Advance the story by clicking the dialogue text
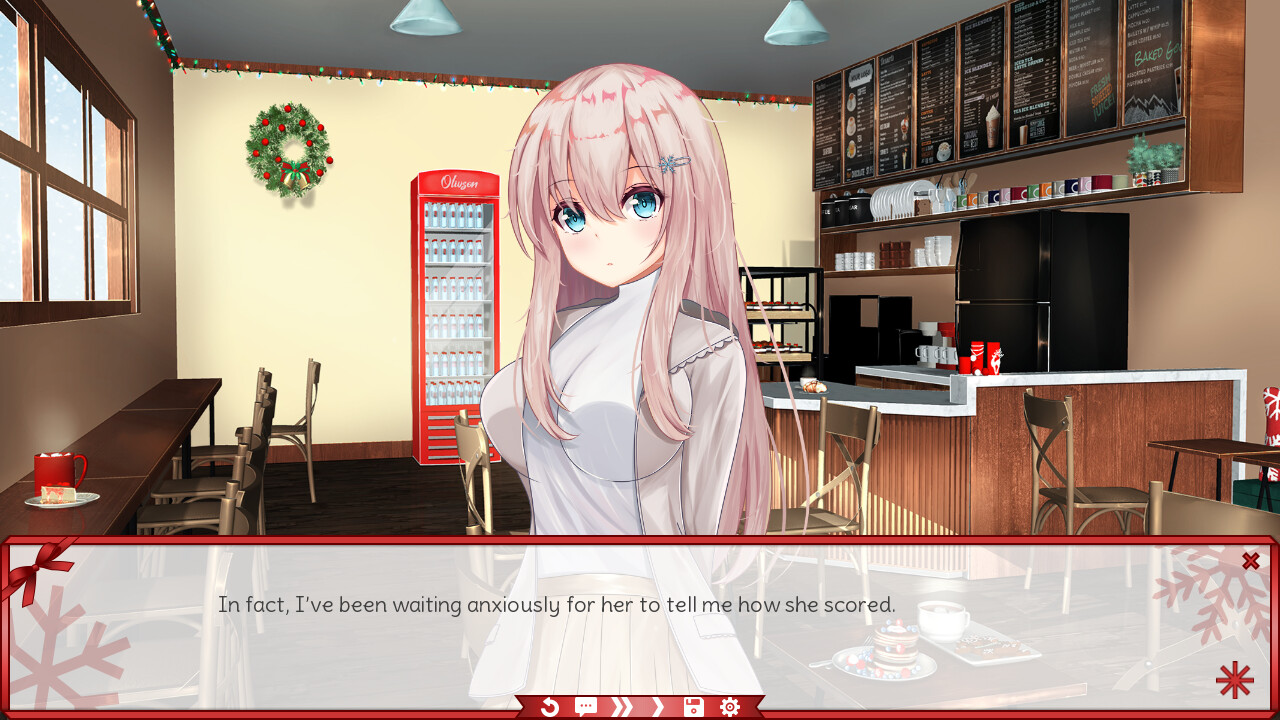Viewport: 1280px width, 720px height. click(556, 604)
